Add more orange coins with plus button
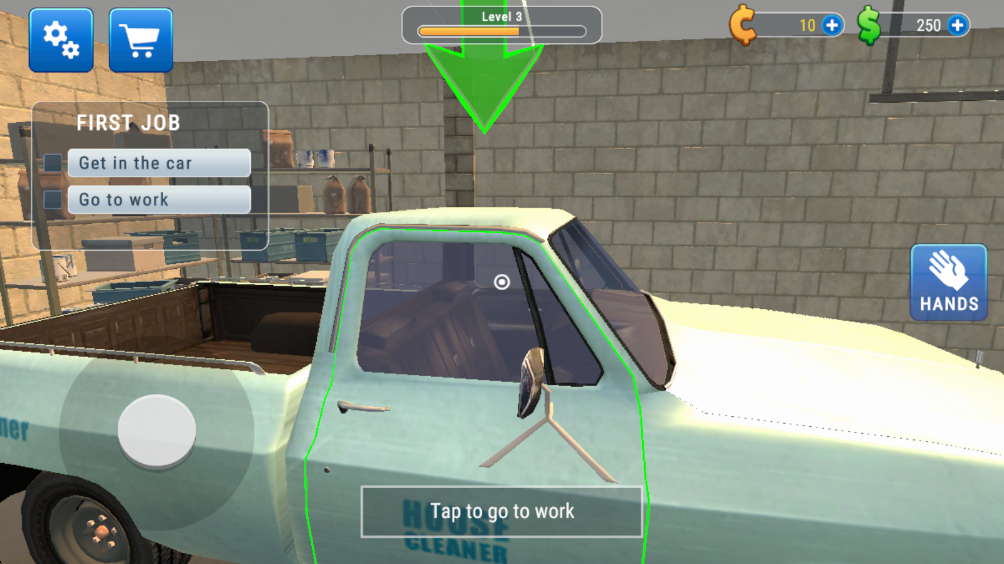The width and height of the screenshot is (1004, 564). click(832, 25)
